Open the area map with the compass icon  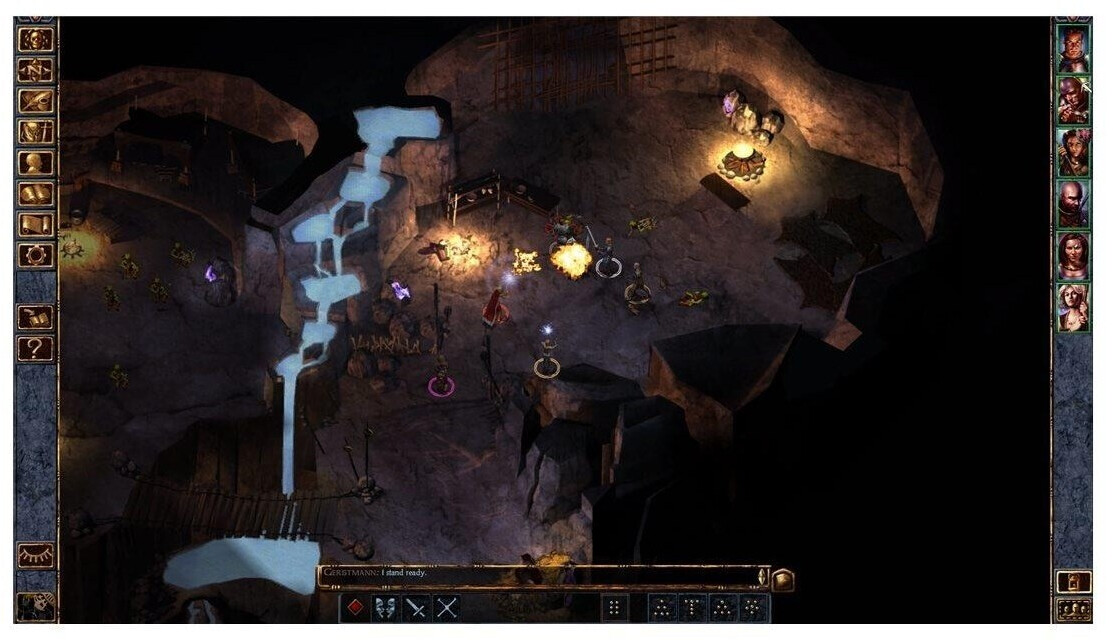click(36, 70)
